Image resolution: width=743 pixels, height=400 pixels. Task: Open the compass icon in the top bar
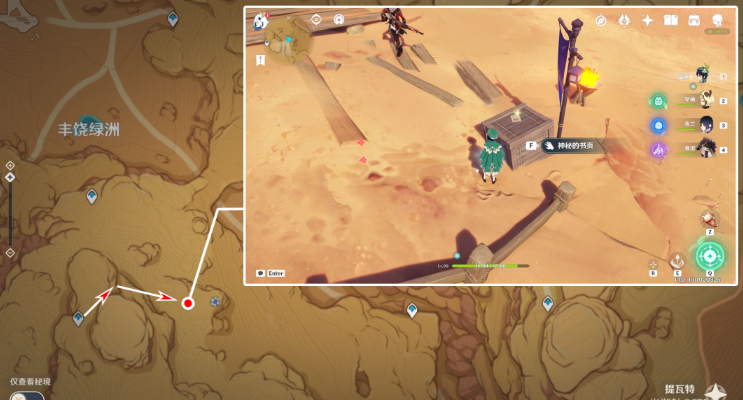tap(600, 20)
